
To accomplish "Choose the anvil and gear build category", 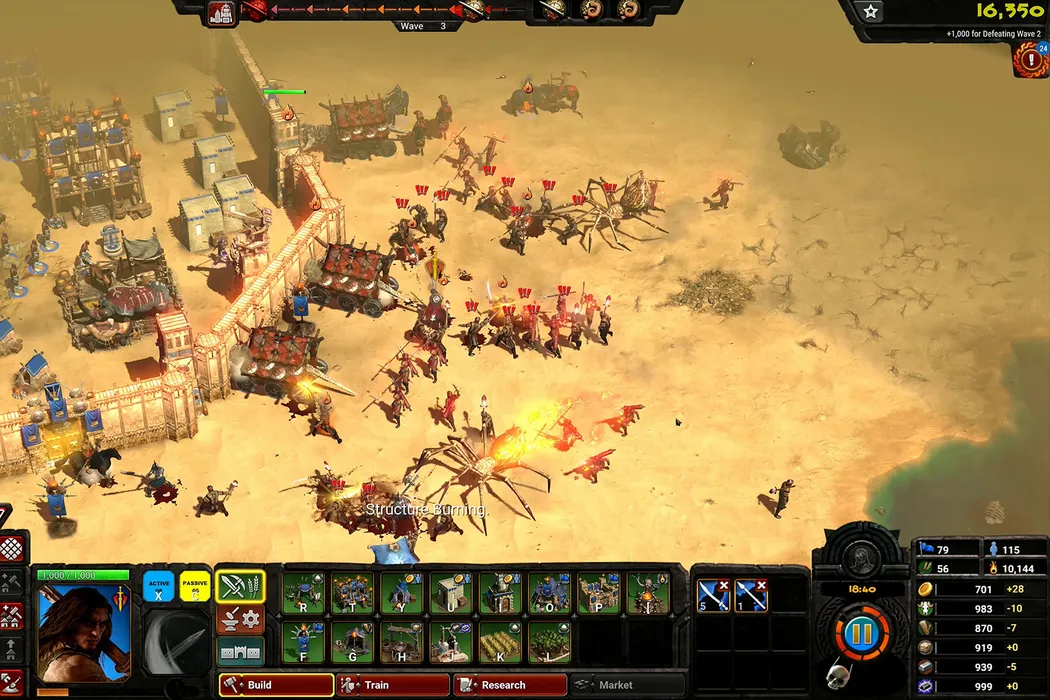I will [x=241, y=620].
